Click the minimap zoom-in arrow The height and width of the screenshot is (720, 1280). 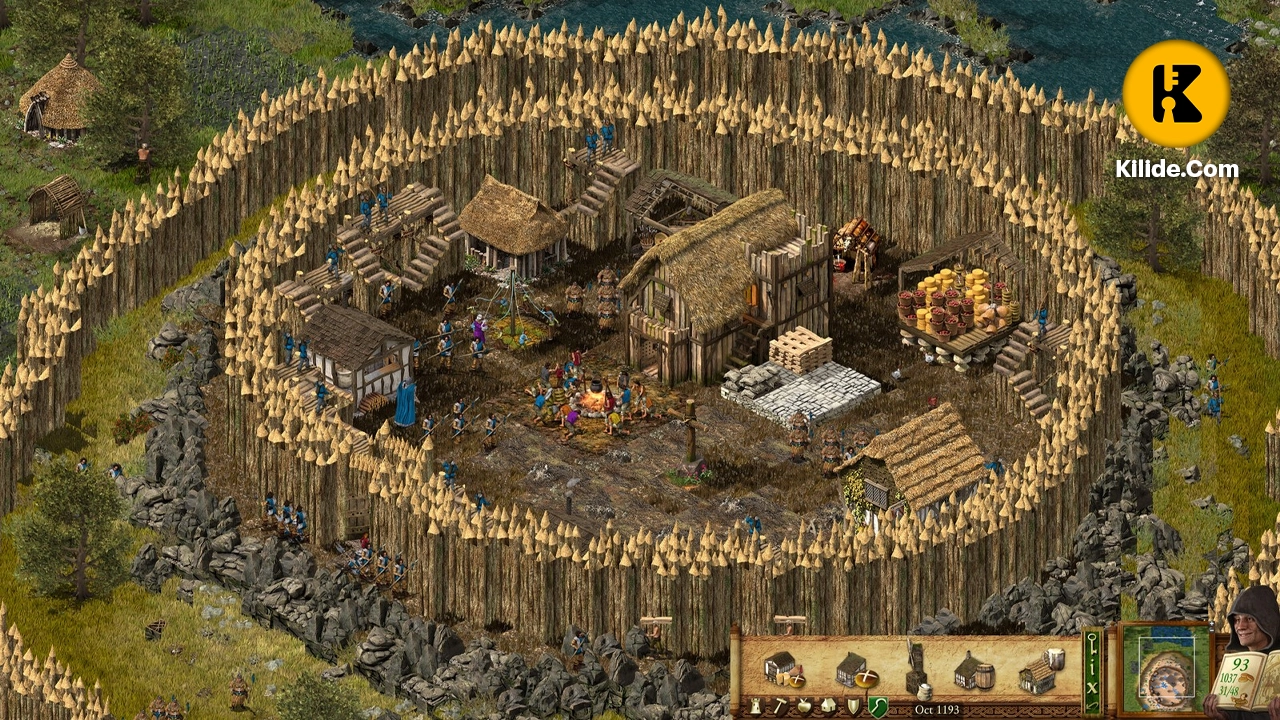1211,624
